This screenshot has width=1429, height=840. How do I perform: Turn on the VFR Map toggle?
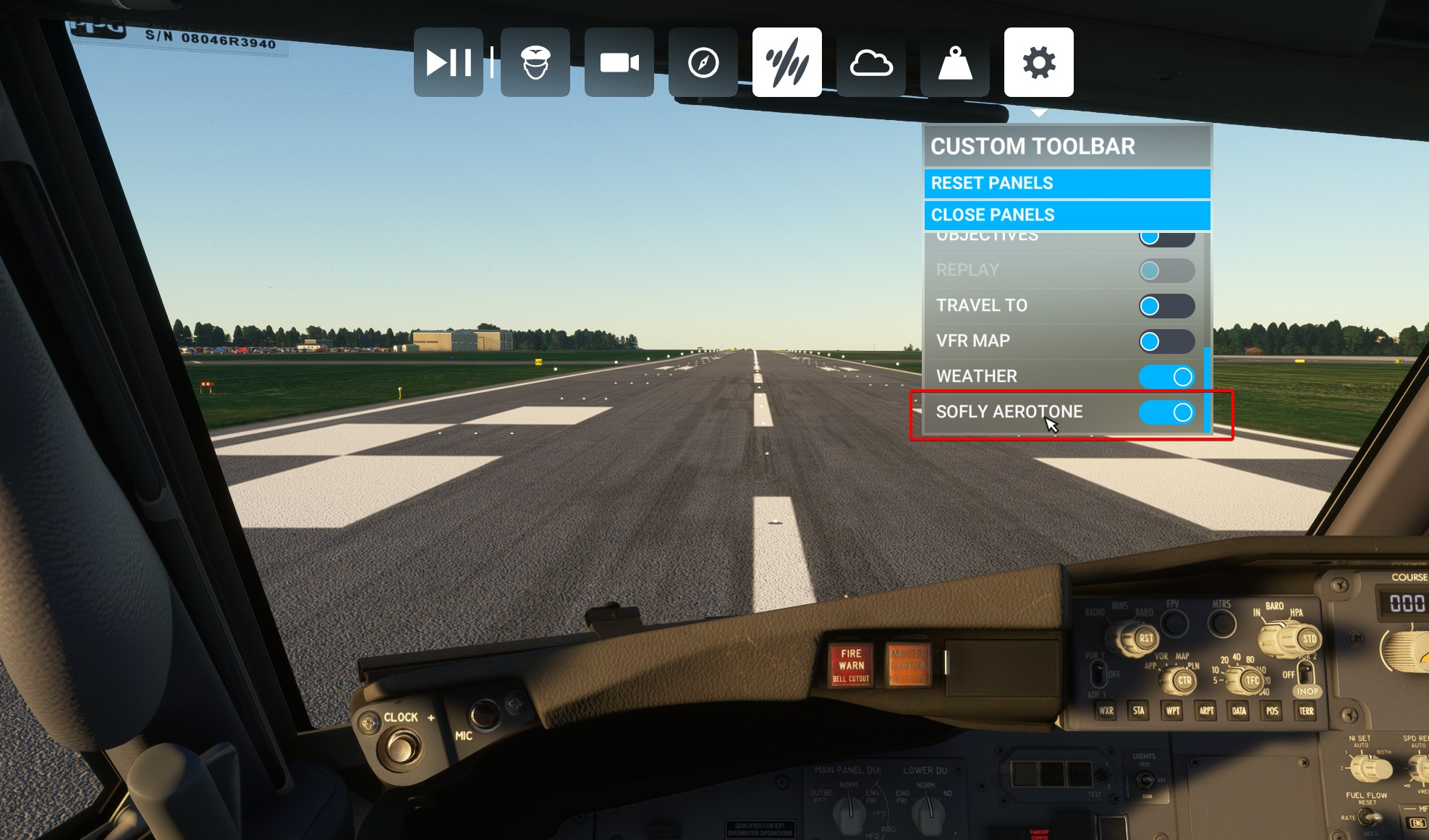click(x=1166, y=341)
